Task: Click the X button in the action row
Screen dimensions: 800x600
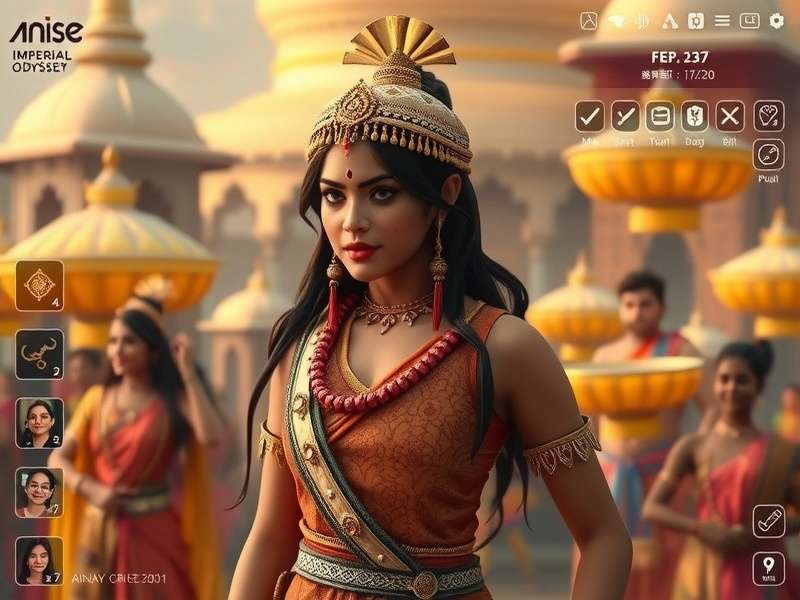Action: click(x=730, y=117)
